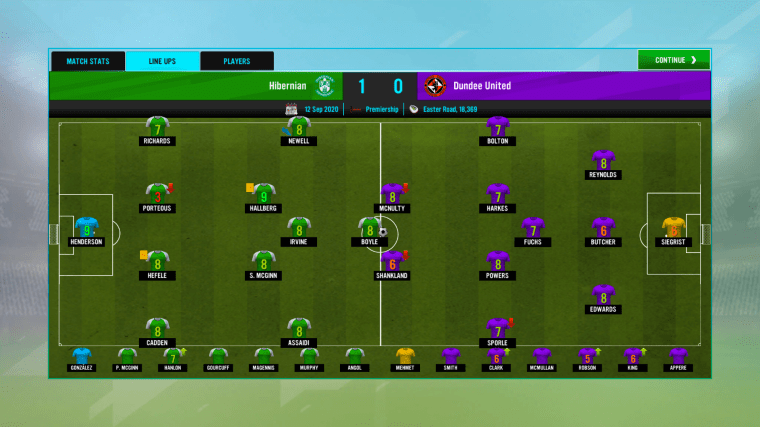Choose Dundee United goalkeeper Siegrist
This screenshot has height=427, width=760.
[674, 229]
